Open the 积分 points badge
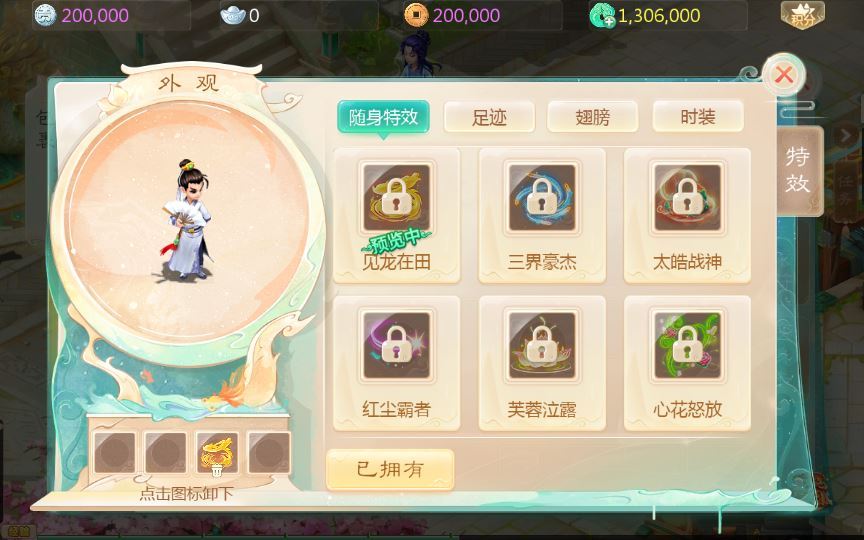Screen dimensions: 864x540 pos(802,15)
